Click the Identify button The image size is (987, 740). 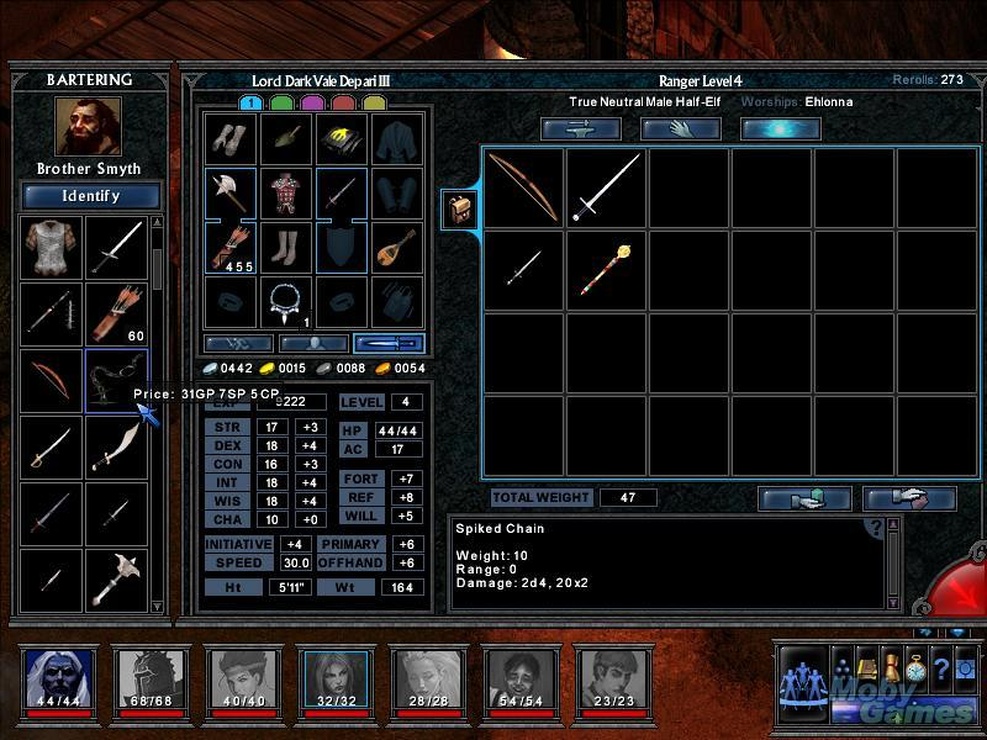tap(90, 196)
